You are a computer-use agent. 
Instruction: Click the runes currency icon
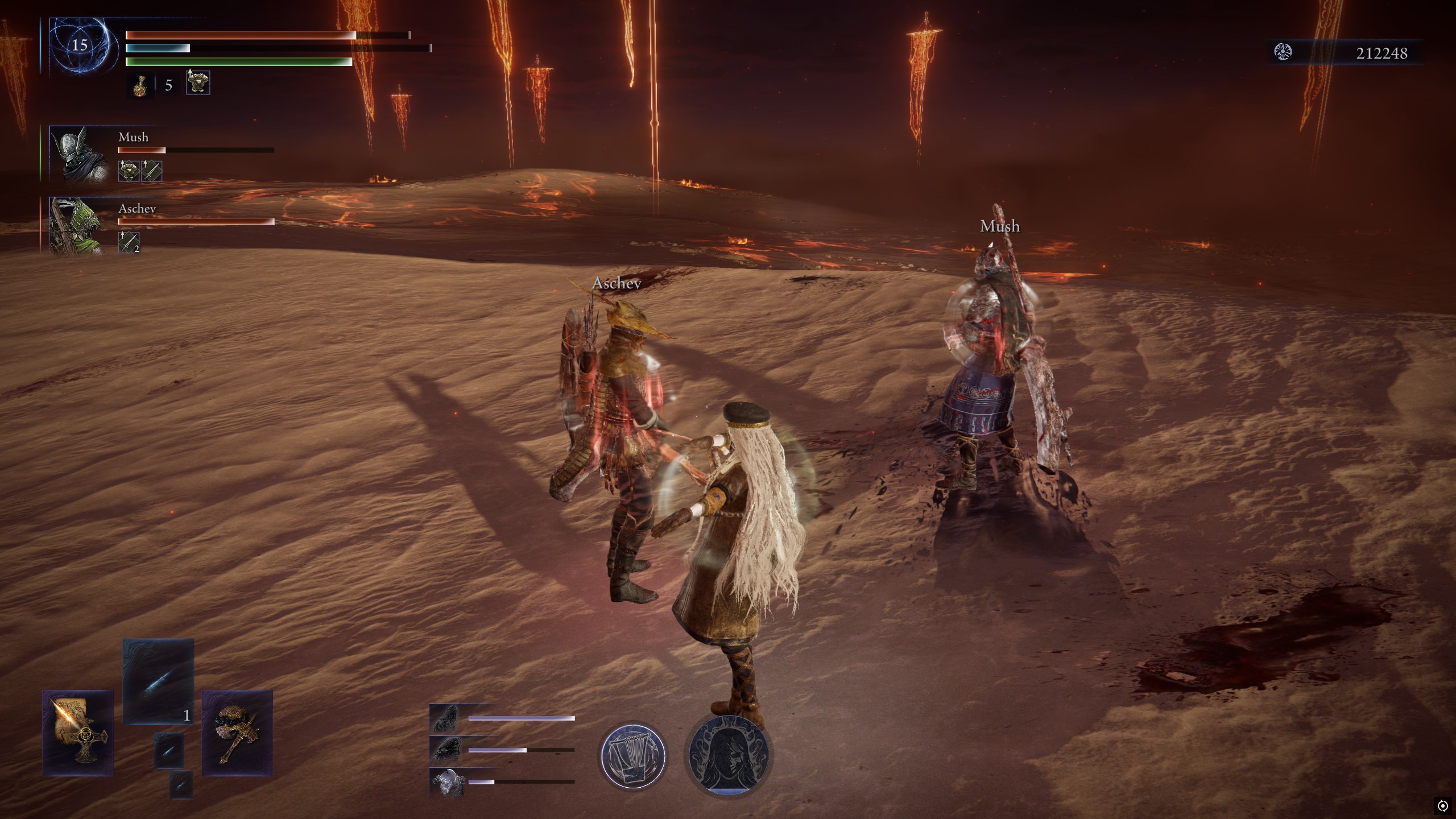pyautogui.click(x=1283, y=52)
